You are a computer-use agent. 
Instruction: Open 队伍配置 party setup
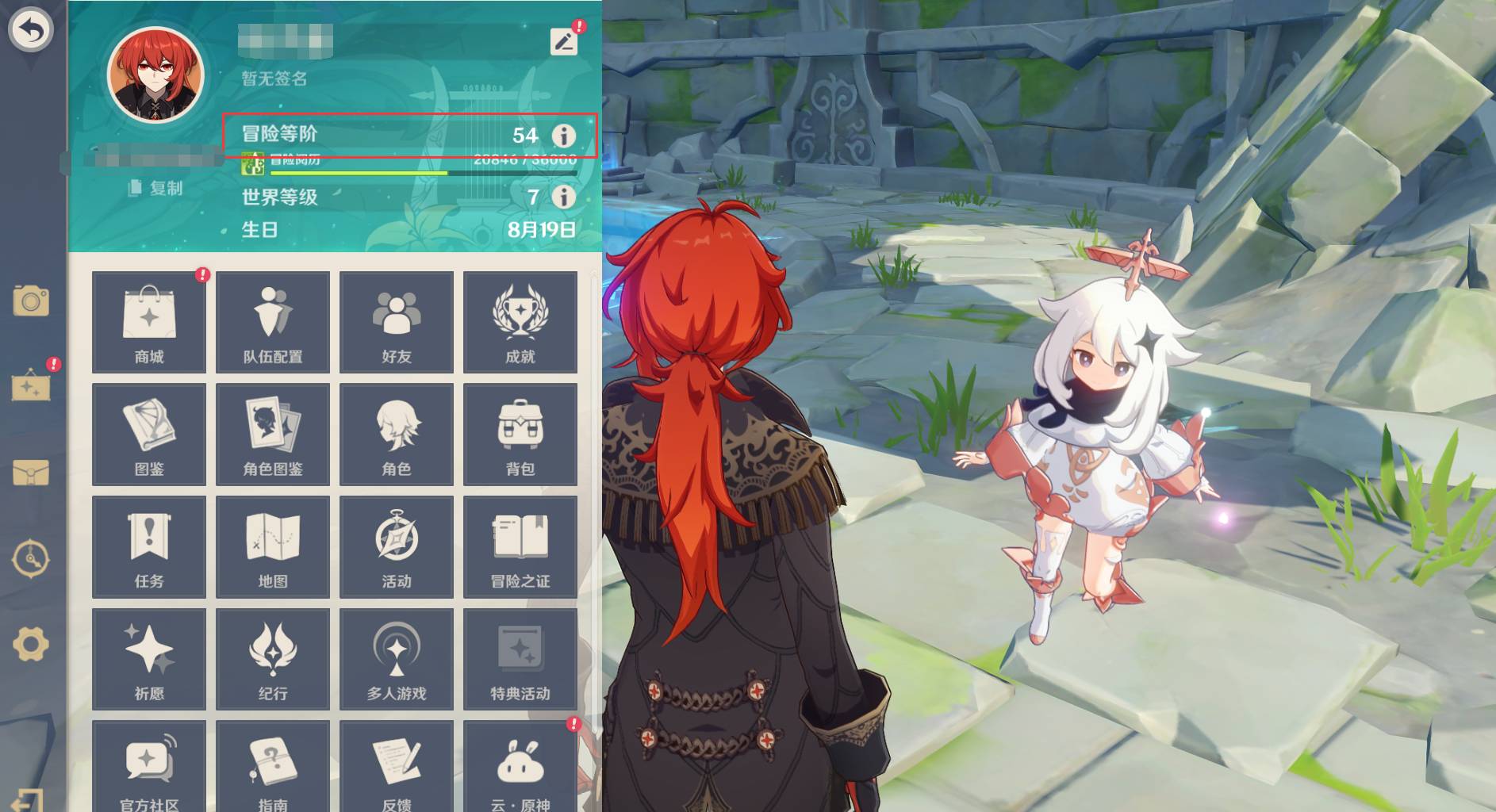[273, 322]
